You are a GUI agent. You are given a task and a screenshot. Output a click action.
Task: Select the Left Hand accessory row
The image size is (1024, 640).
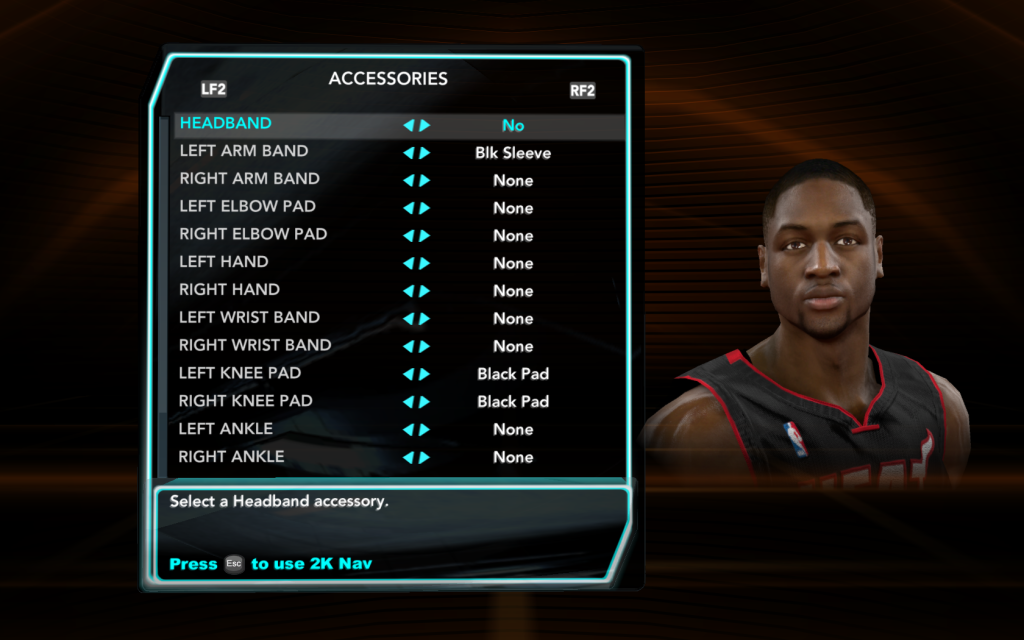pos(224,262)
